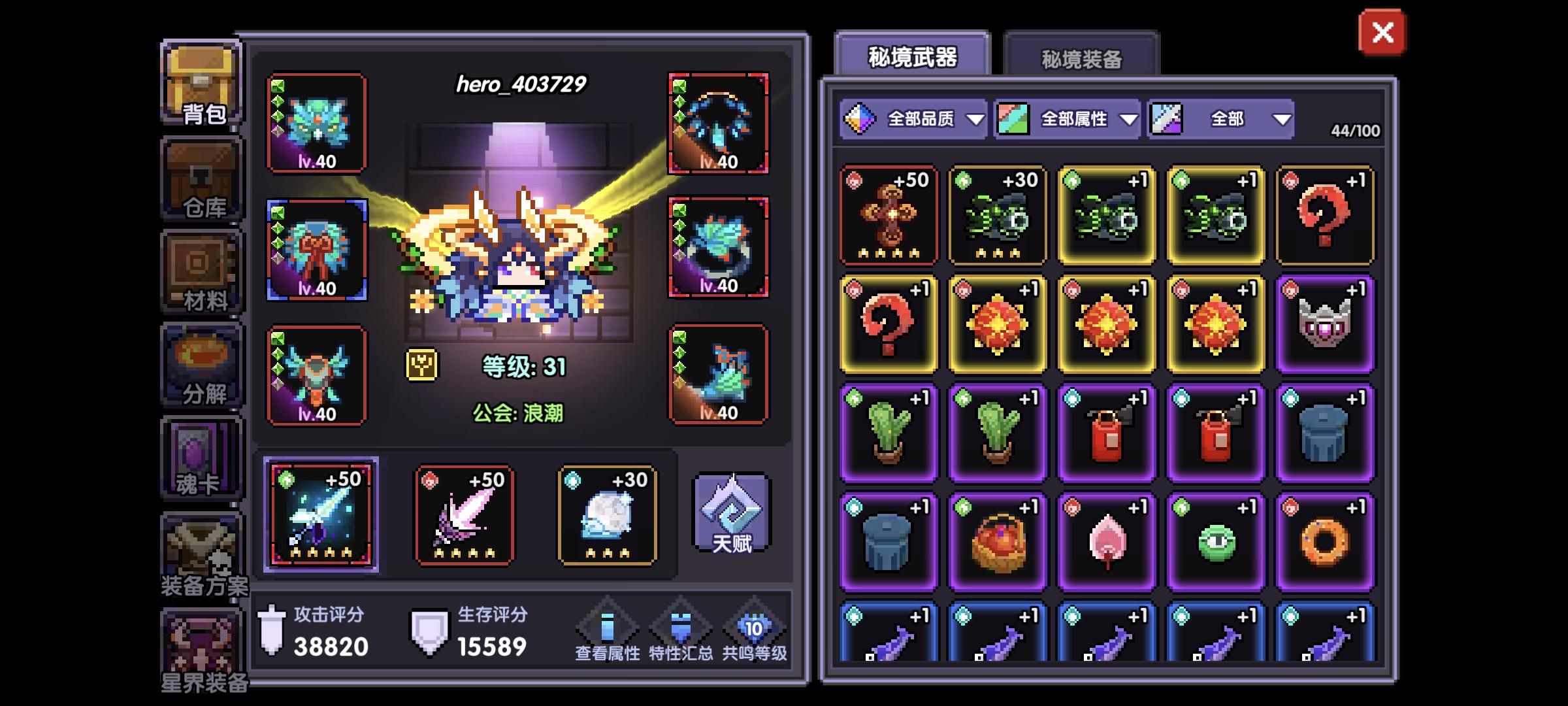1568x706 pixels.
Task: Open the 分解 (dismantle) panel
Action: (201, 363)
